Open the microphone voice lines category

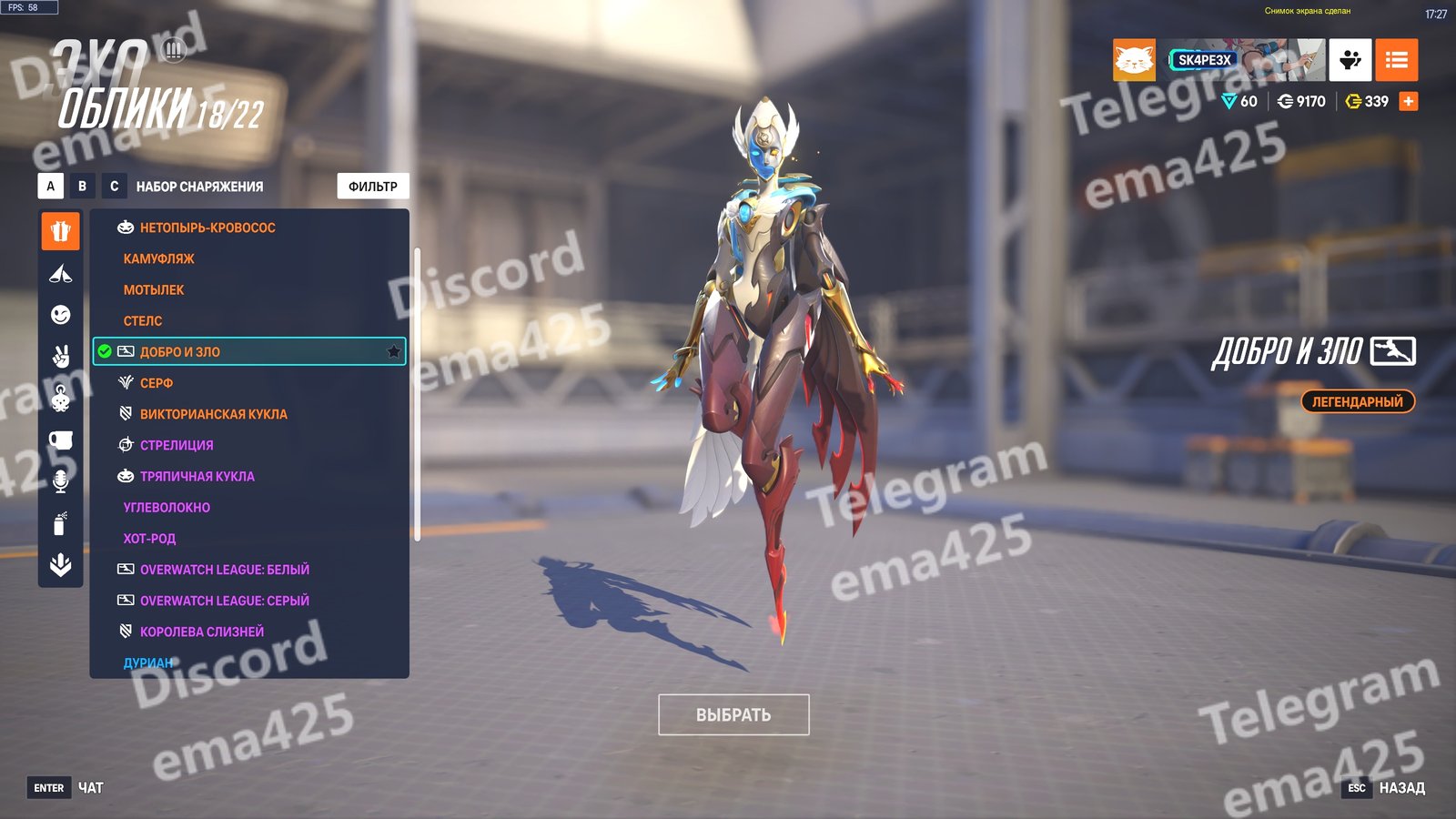point(60,481)
